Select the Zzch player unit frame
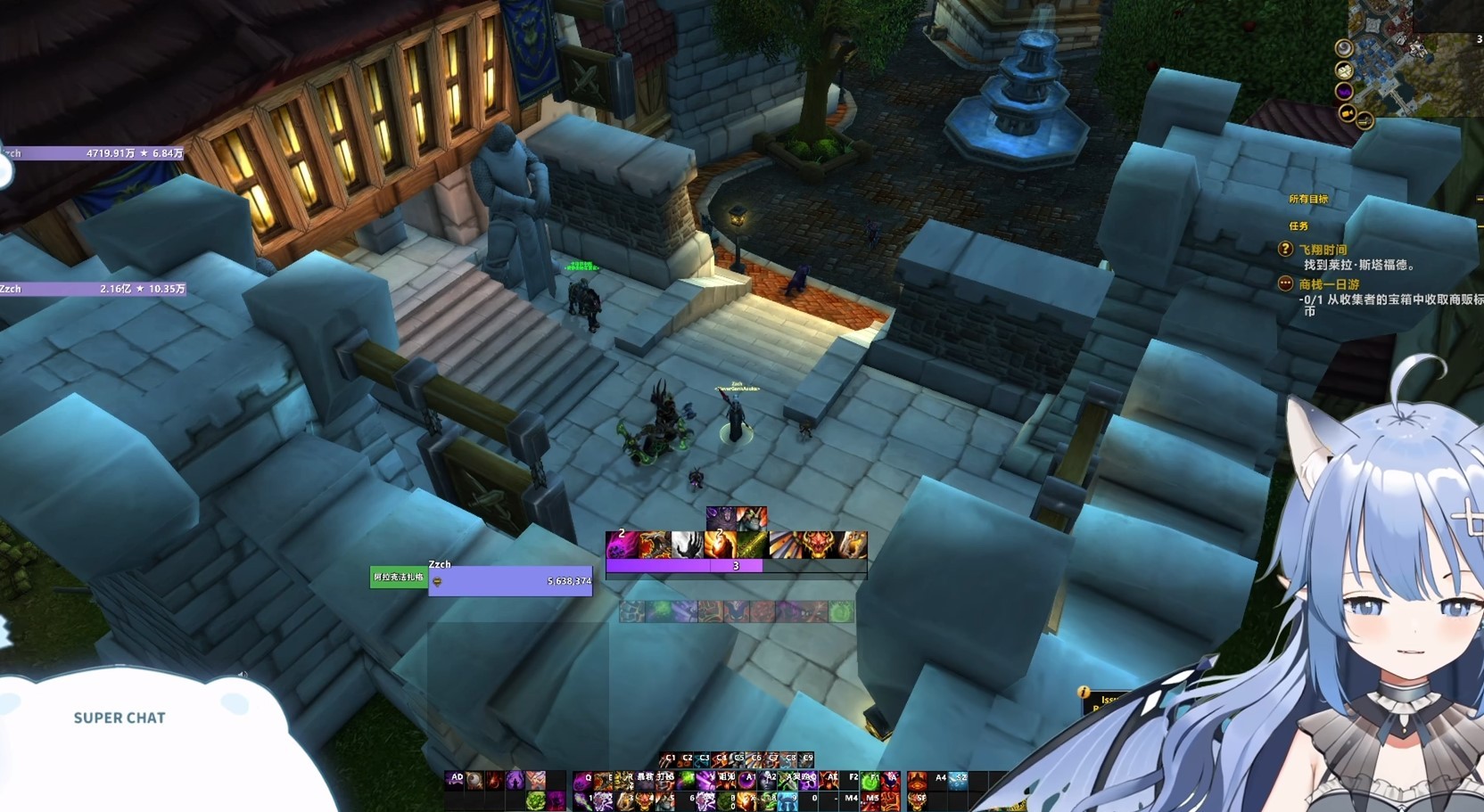Screen dimensions: 1484x812 pyautogui.click(x=510, y=580)
